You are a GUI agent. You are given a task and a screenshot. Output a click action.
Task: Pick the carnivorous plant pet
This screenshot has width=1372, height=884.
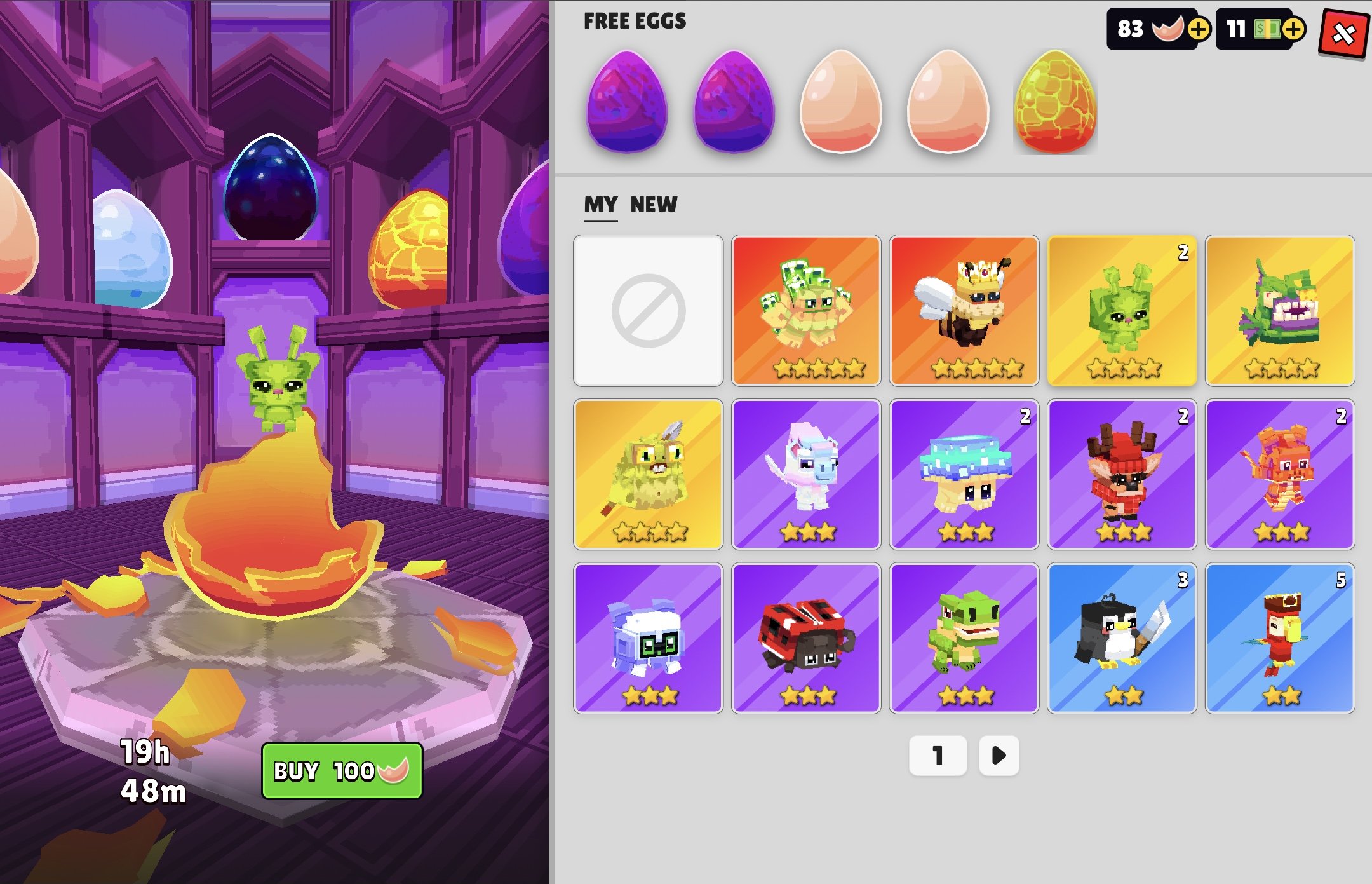(1279, 311)
